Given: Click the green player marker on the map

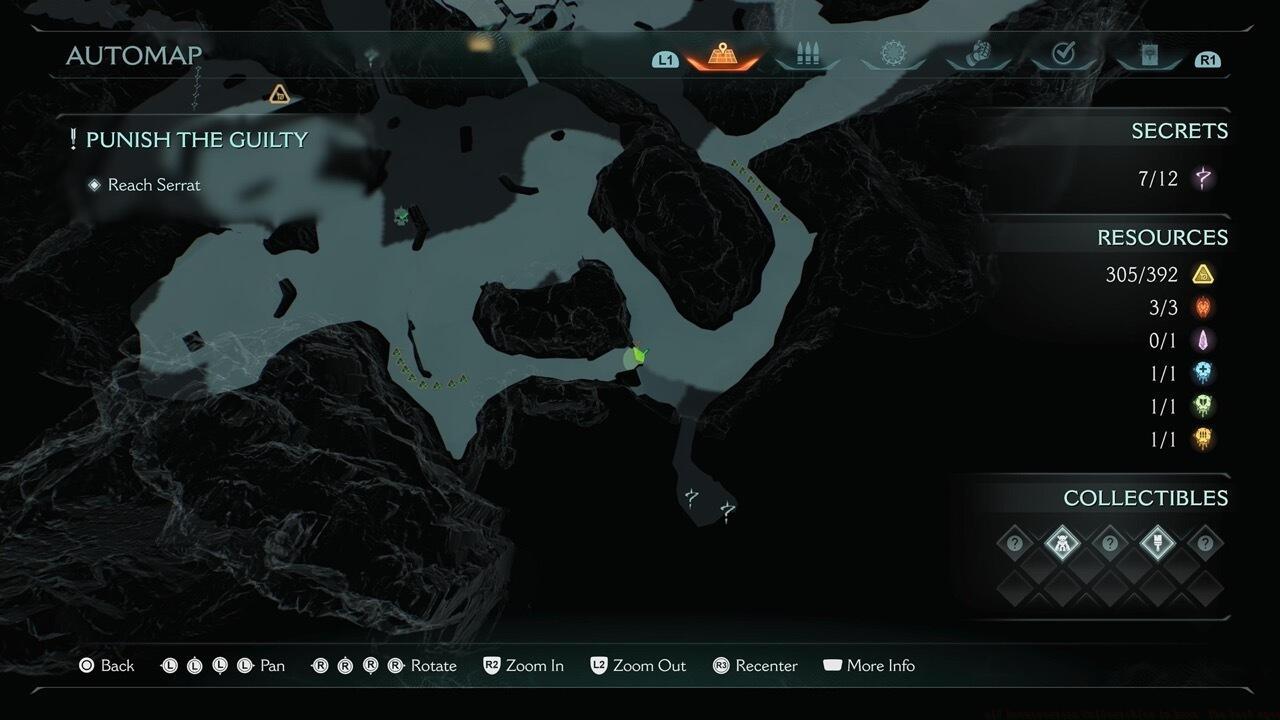Looking at the screenshot, I should point(636,357).
